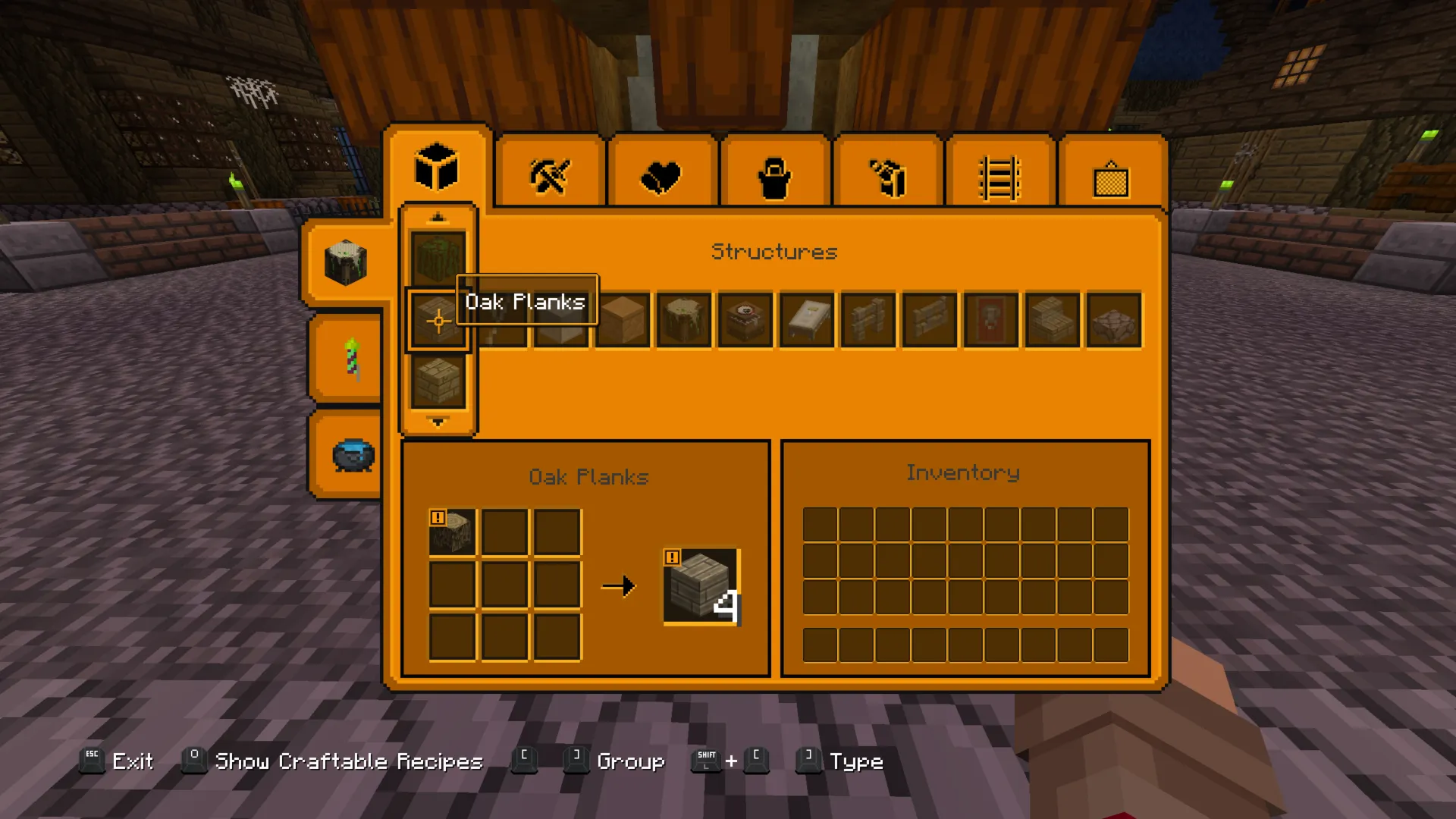Choose the cauldron side category
This screenshot has width=1456, height=819.
(x=353, y=455)
